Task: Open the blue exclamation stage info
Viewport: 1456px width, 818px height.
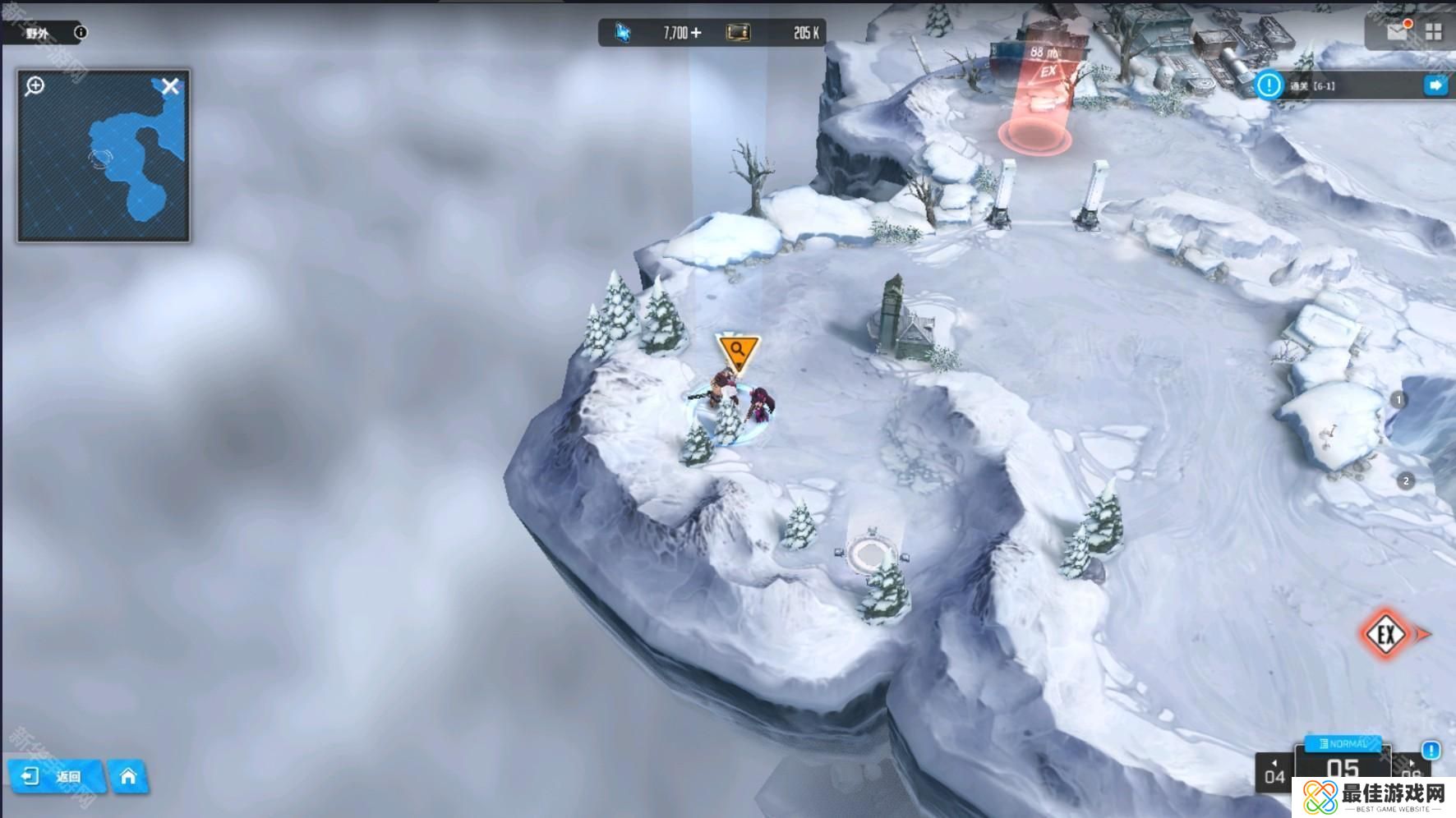Action: pyautogui.click(x=1431, y=750)
